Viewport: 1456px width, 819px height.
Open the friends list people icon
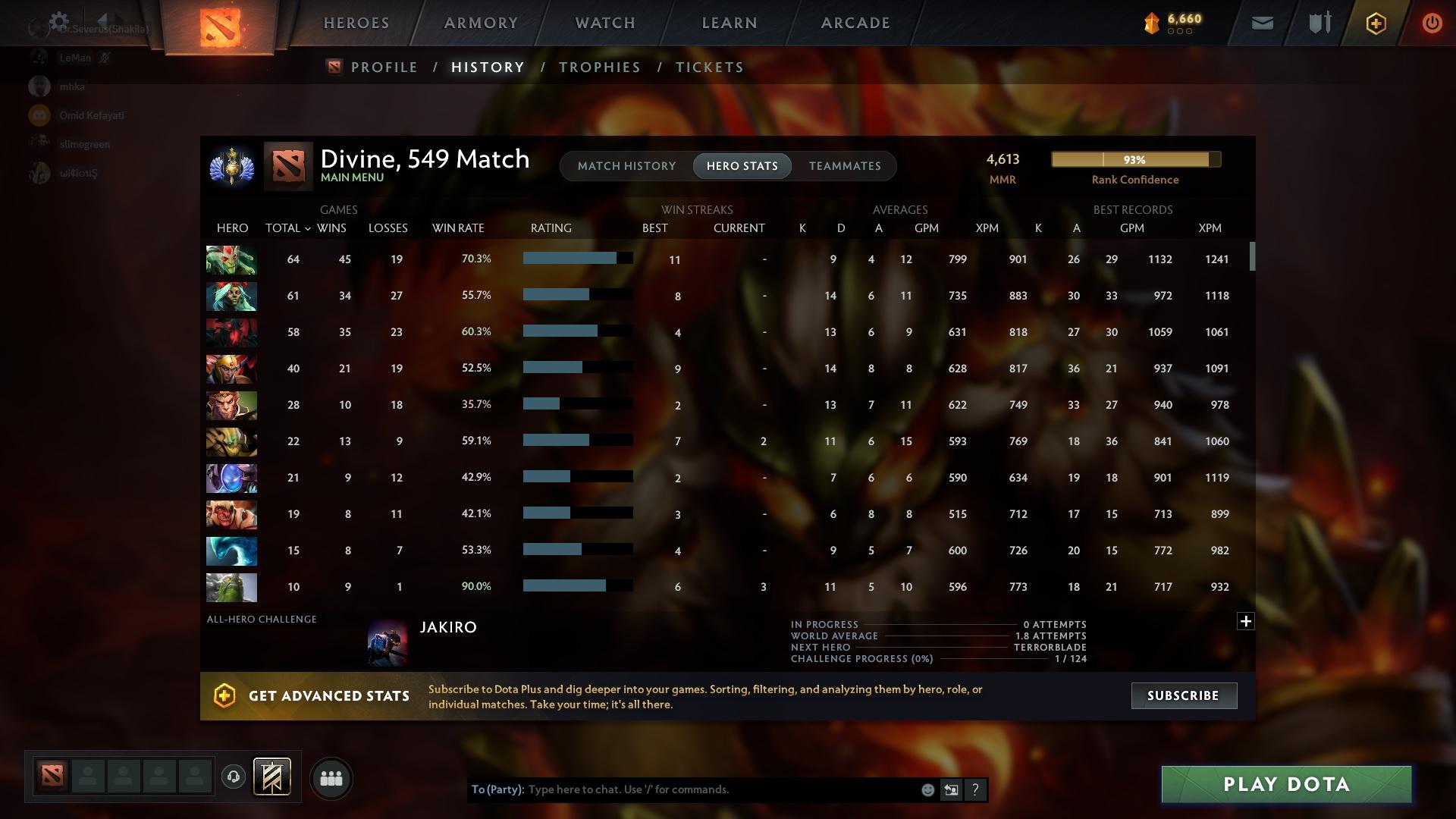pyautogui.click(x=330, y=778)
